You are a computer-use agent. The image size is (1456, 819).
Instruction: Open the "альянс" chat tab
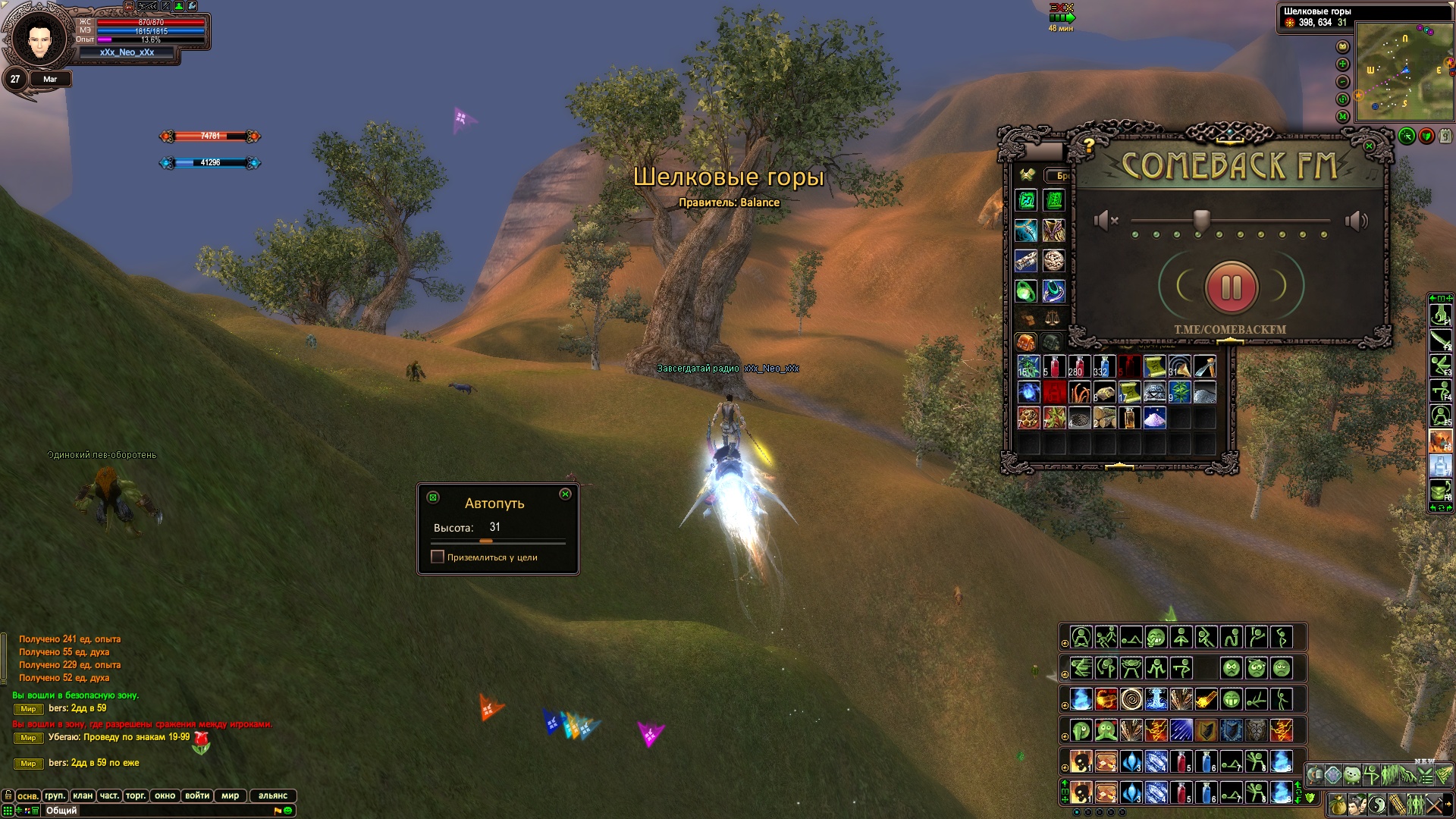(x=273, y=795)
